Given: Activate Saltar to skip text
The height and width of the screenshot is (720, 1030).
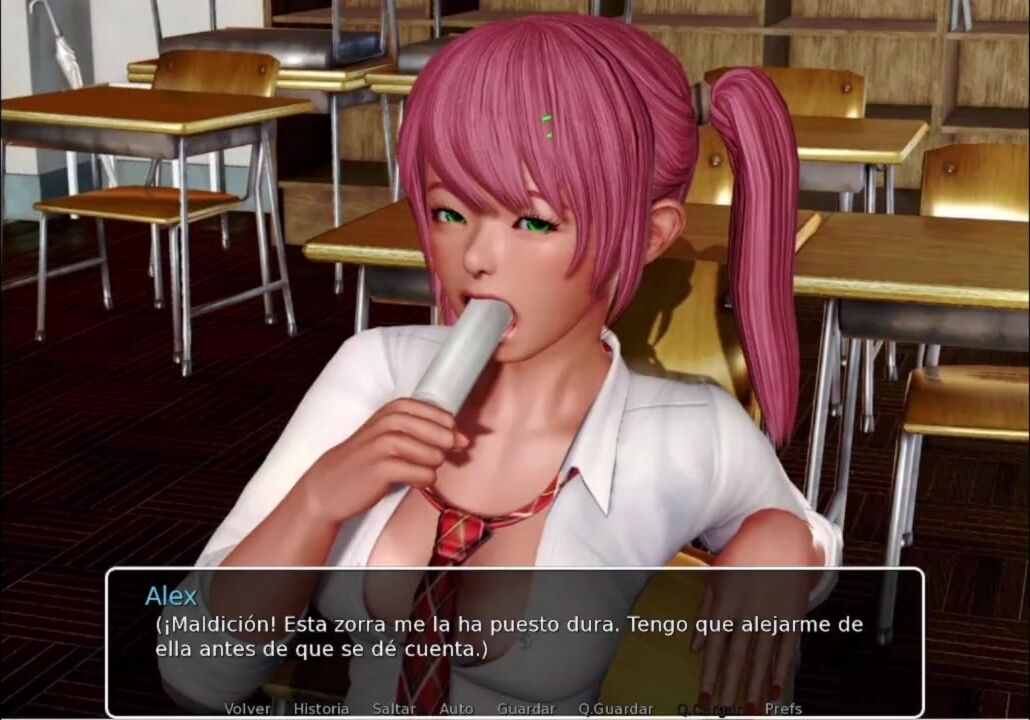Looking at the screenshot, I should click(394, 709).
